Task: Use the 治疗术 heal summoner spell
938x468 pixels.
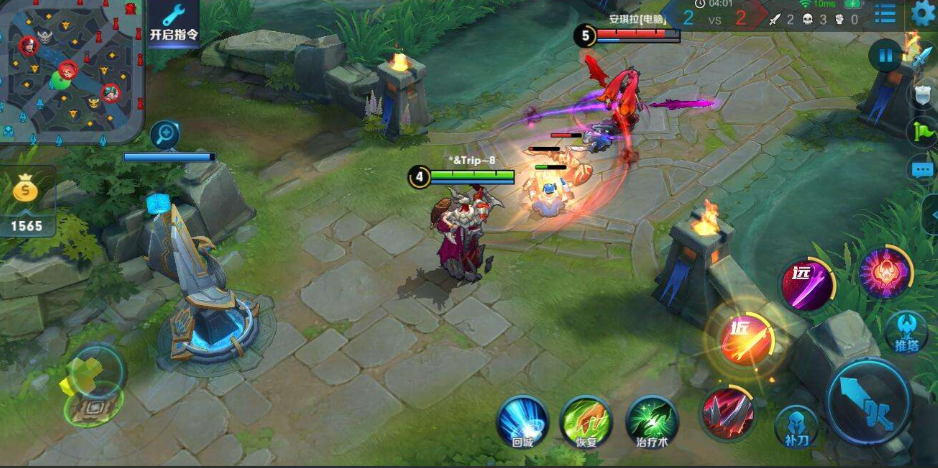Action: [x=651, y=422]
